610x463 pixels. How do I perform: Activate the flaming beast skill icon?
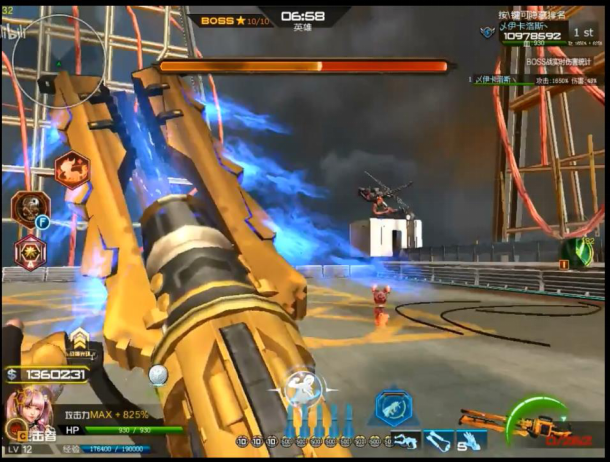71,171
